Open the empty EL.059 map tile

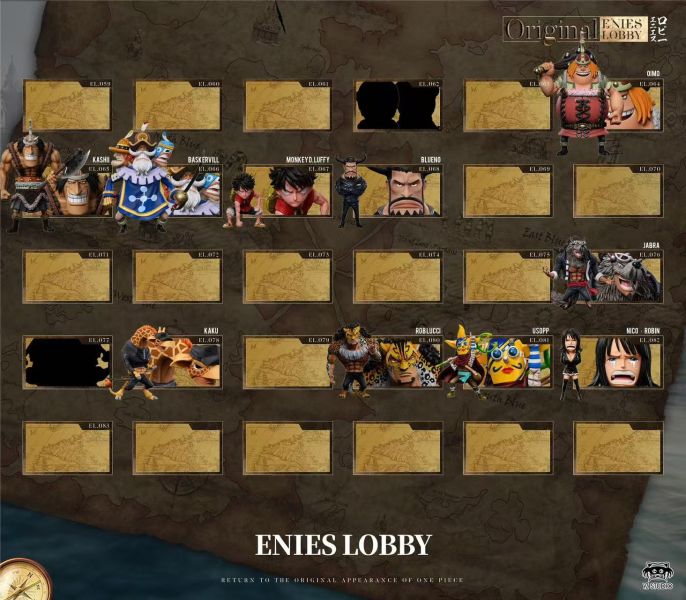67,106
